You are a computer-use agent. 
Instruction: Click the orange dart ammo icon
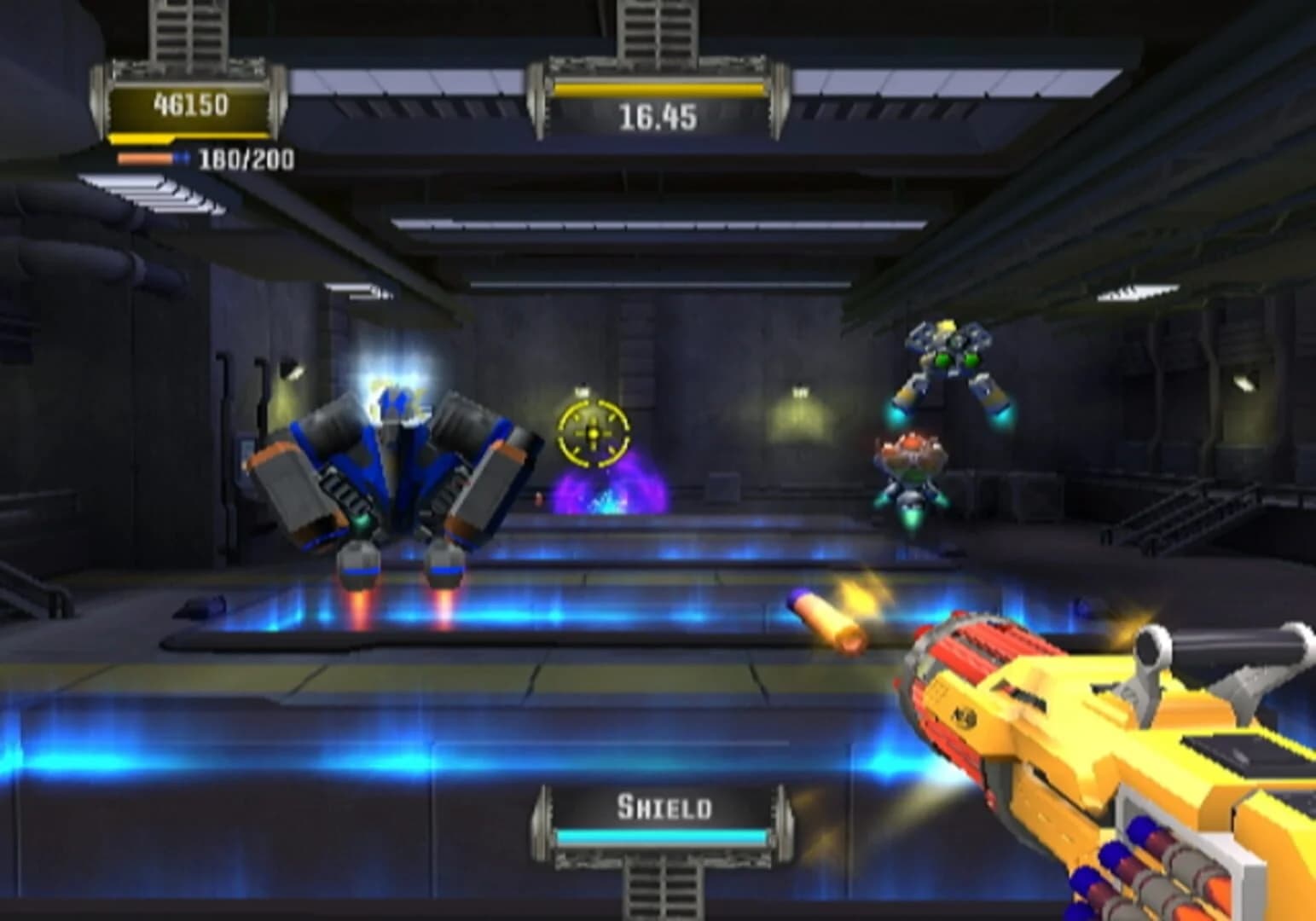pyautogui.click(x=143, y=158)
